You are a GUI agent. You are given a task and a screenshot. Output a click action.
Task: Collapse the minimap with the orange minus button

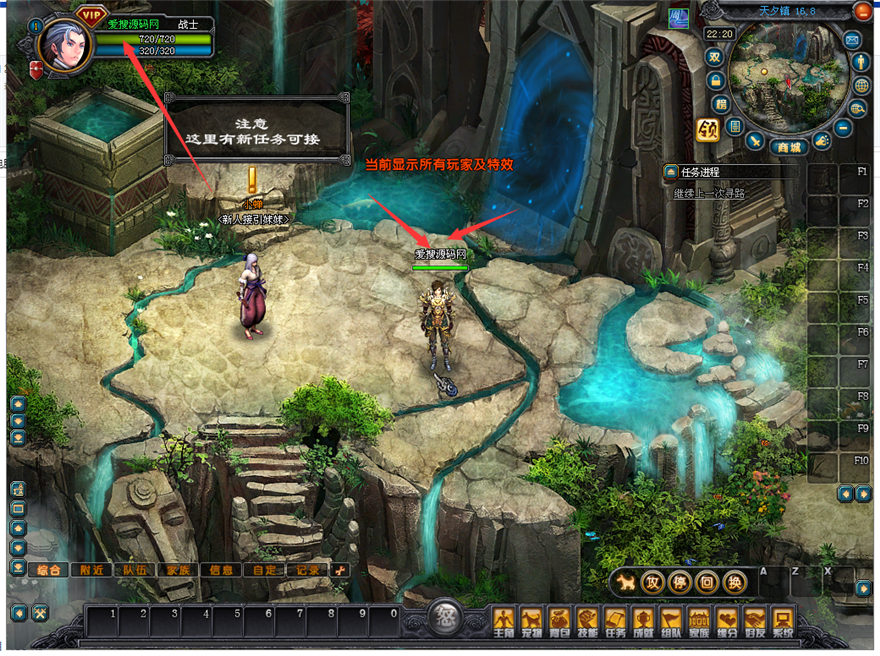pos(862,11)
